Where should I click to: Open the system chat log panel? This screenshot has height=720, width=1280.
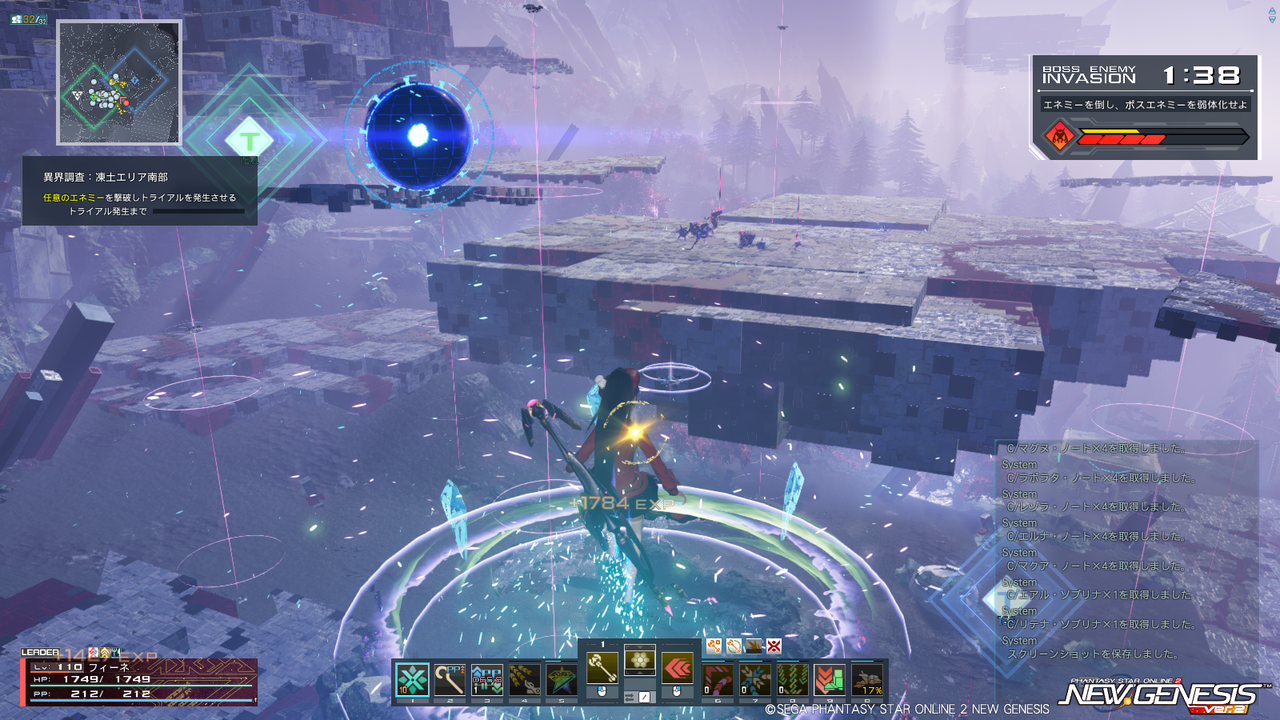1127,551
